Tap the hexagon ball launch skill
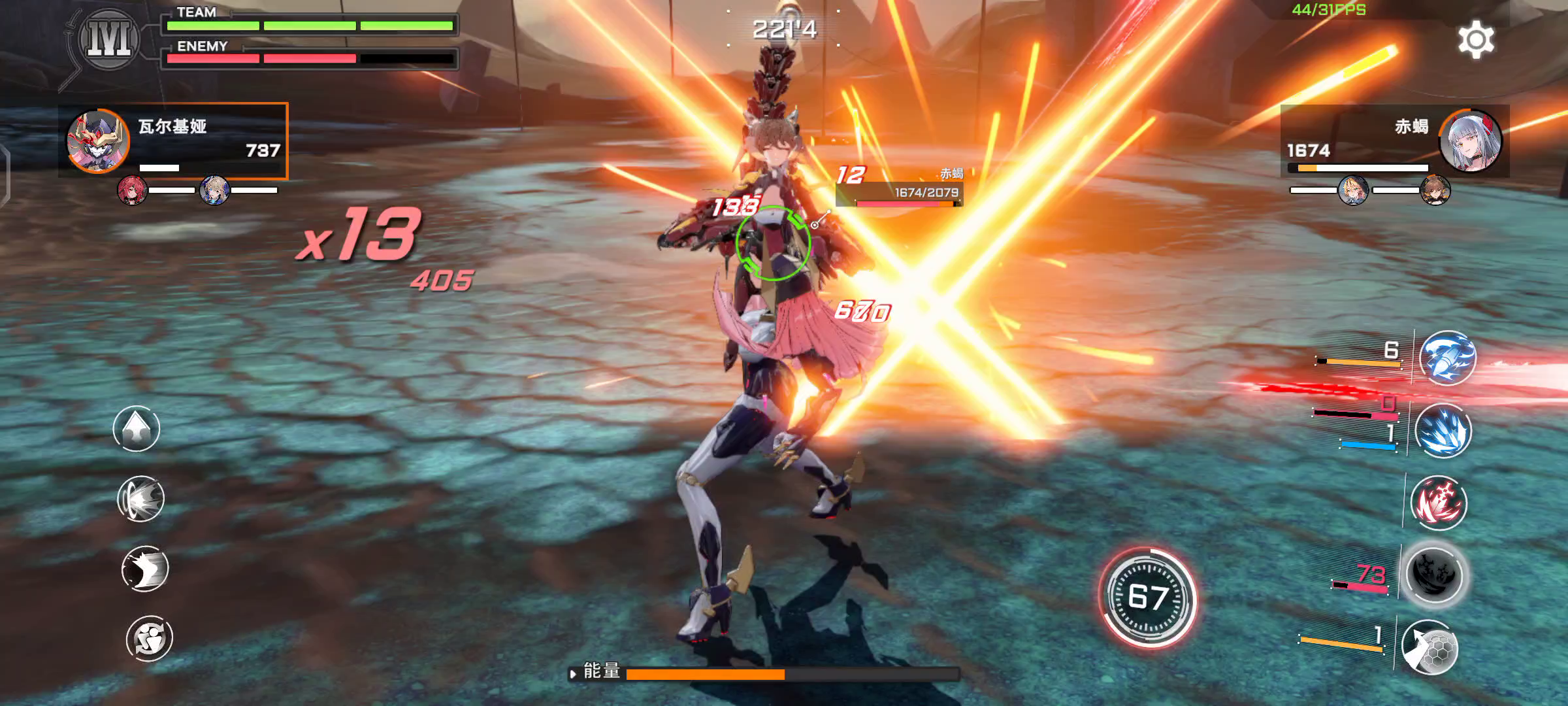 [x=1430, y=647]
